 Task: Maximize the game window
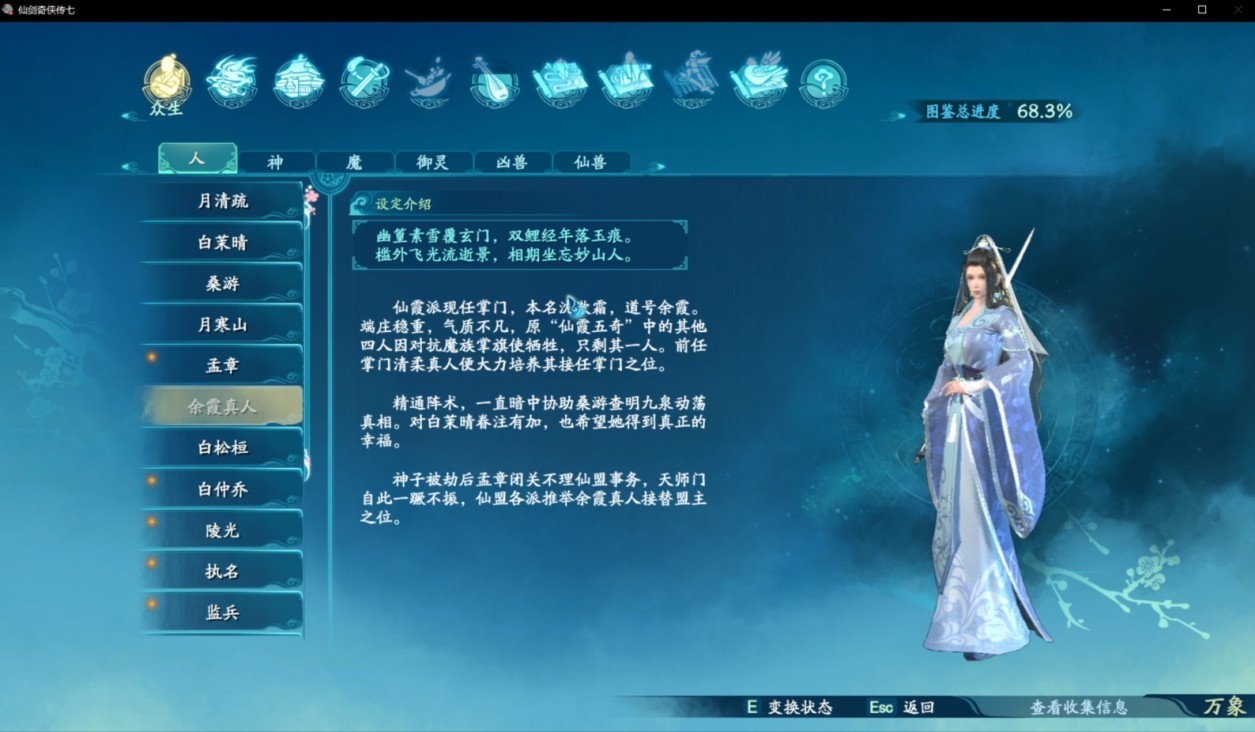[x=1202, y=9]
